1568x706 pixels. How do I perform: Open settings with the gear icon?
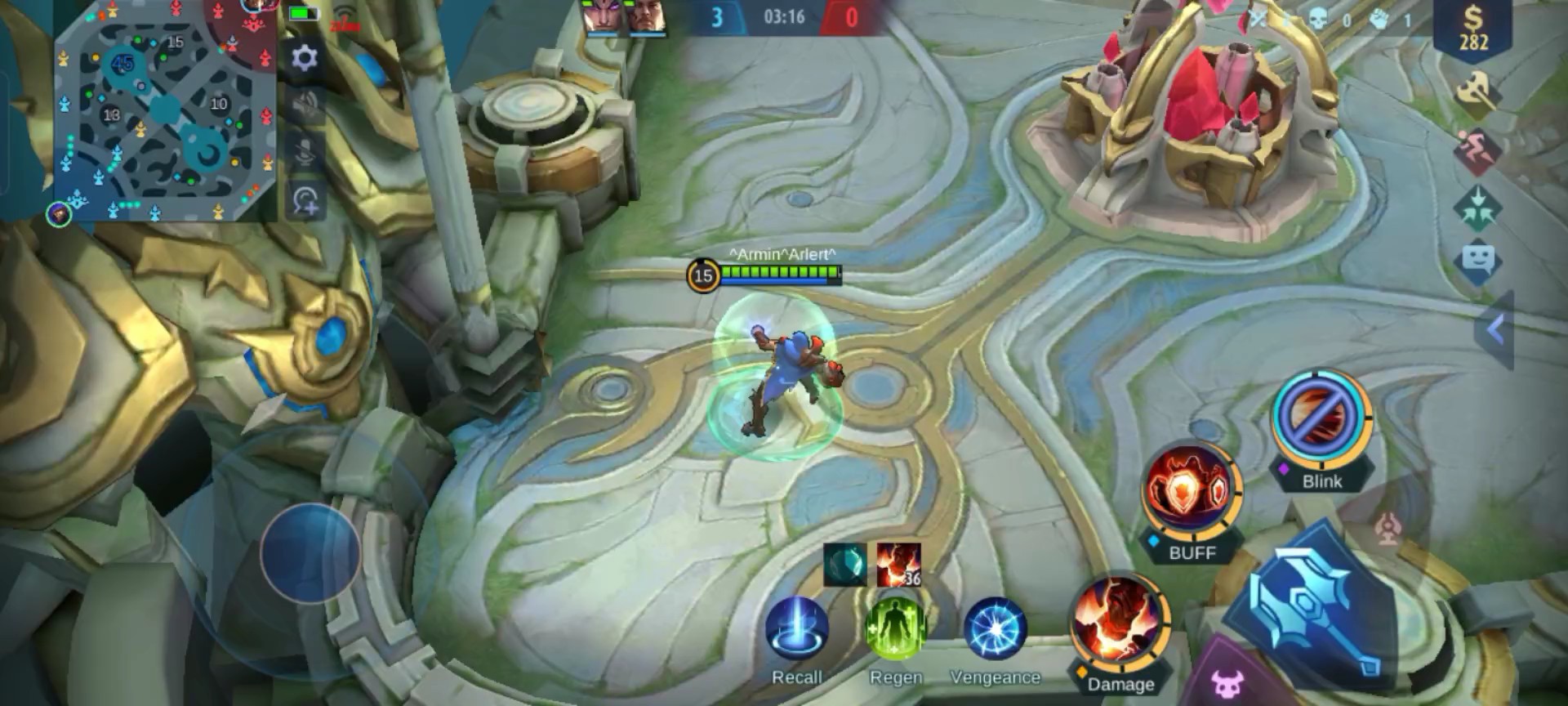(305, 58)
